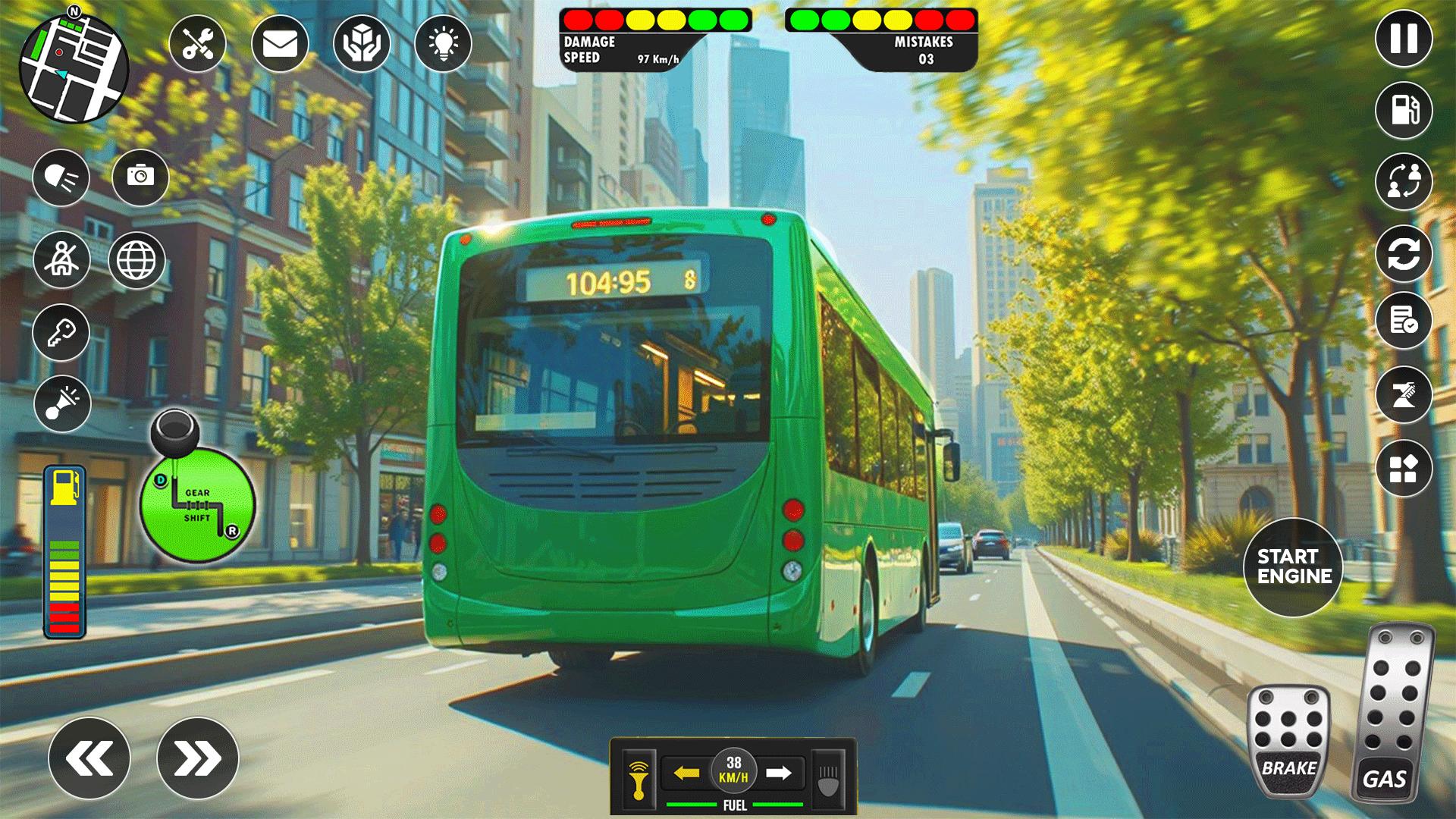Steer right with the double-arrow button
The width and height of the screenshot is (1456, 819).
pos(198,758)
